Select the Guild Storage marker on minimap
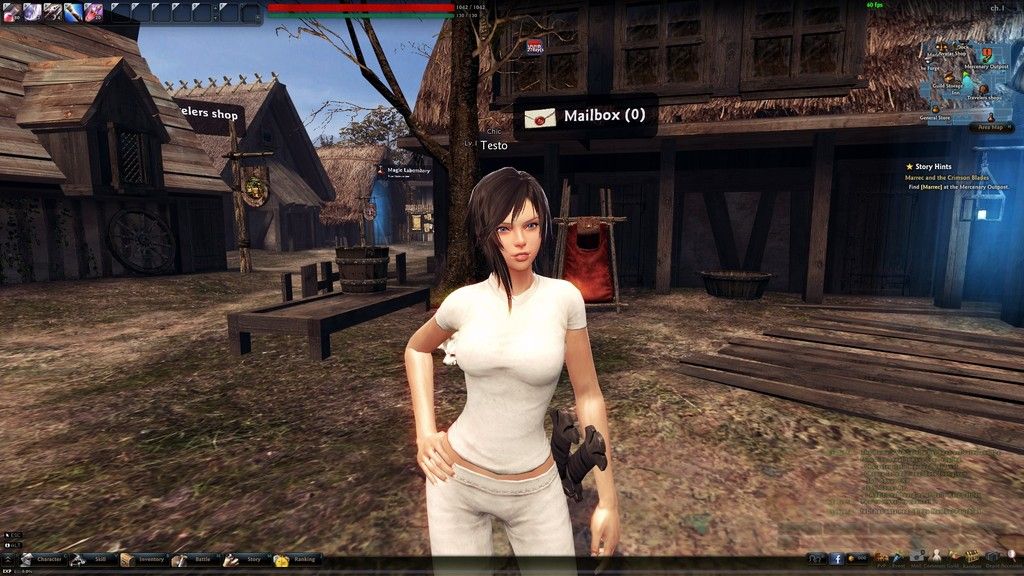The image size is (1024, 576). (x=948, y=76)
